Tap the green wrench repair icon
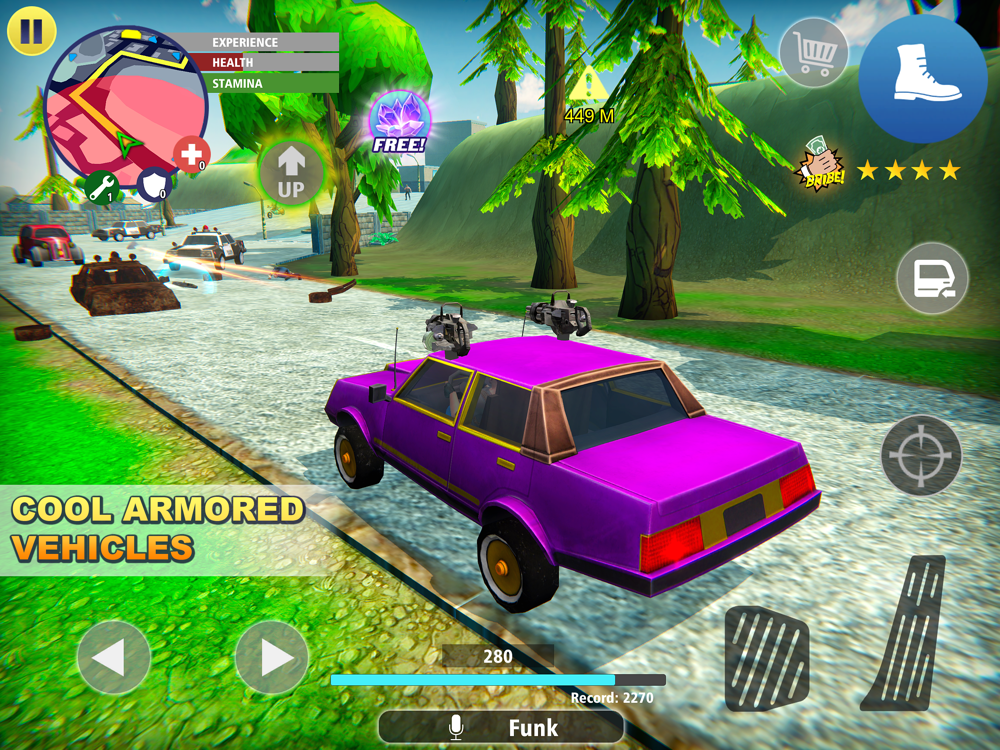This screenshot has height=750, width=1000. point(102,187)
